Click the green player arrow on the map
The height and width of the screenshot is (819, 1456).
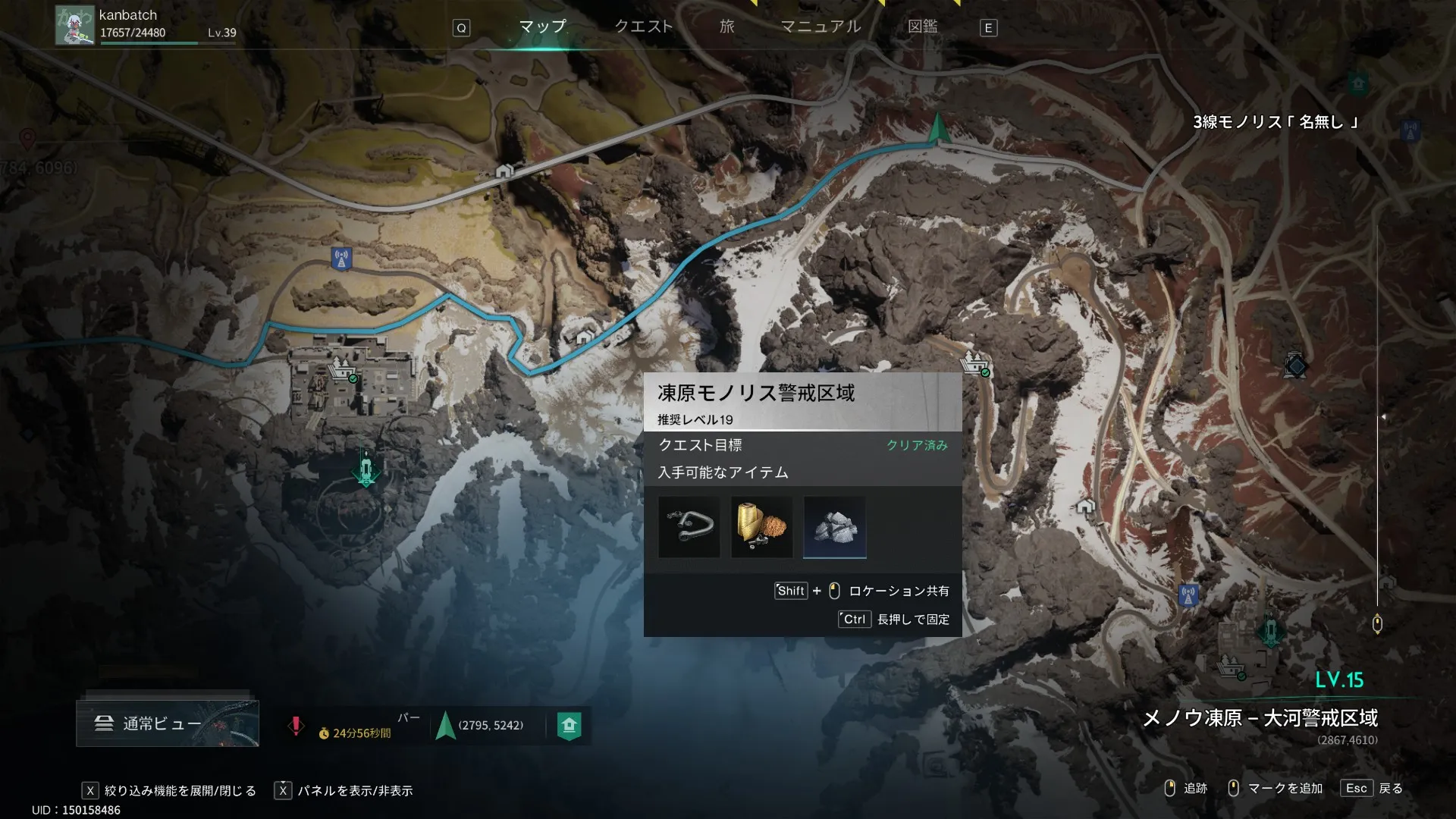[938, 129]
